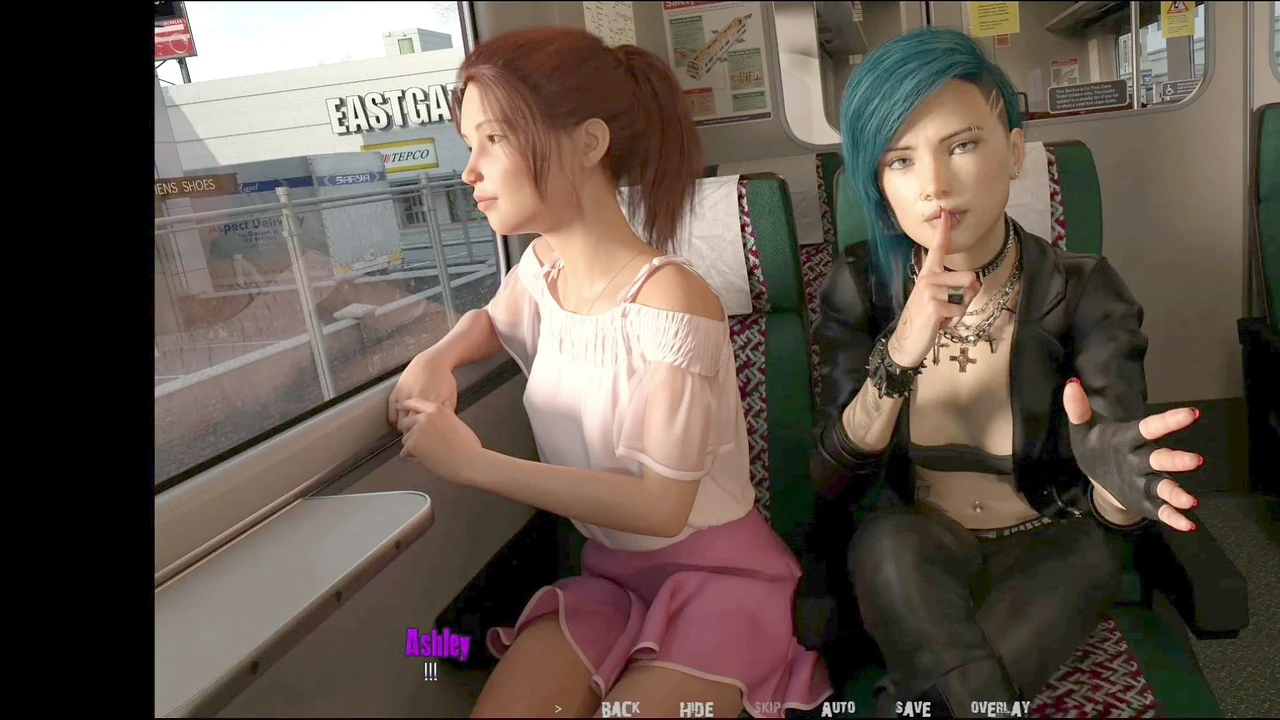
Task: Click the small arrow beside Back
Action: pyautogui.click(x=558, y=709)
